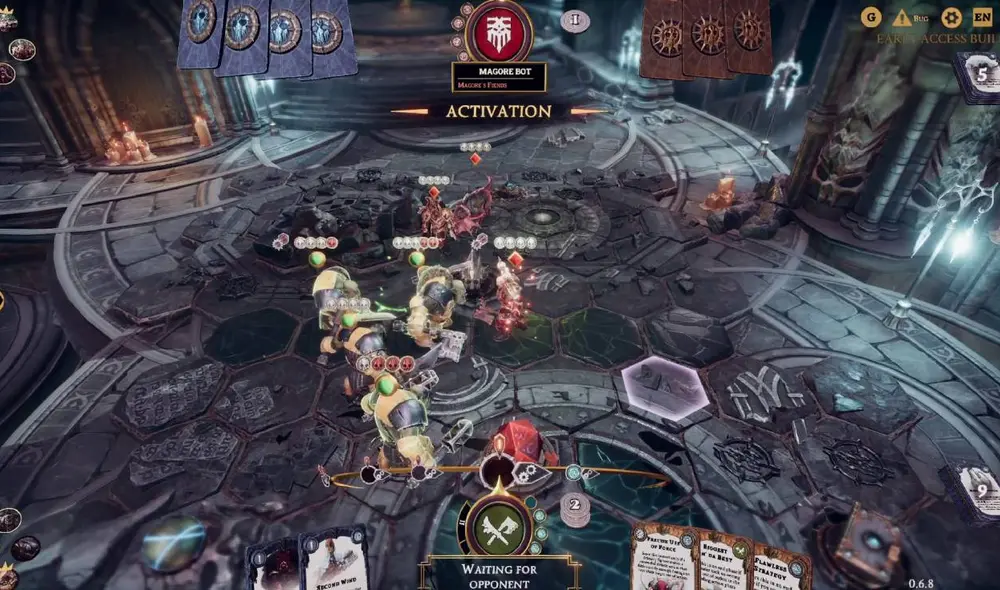Click the opponent's glory token showing 1
This screenshot has height=590, width=1000.
[x=574, y=20]
